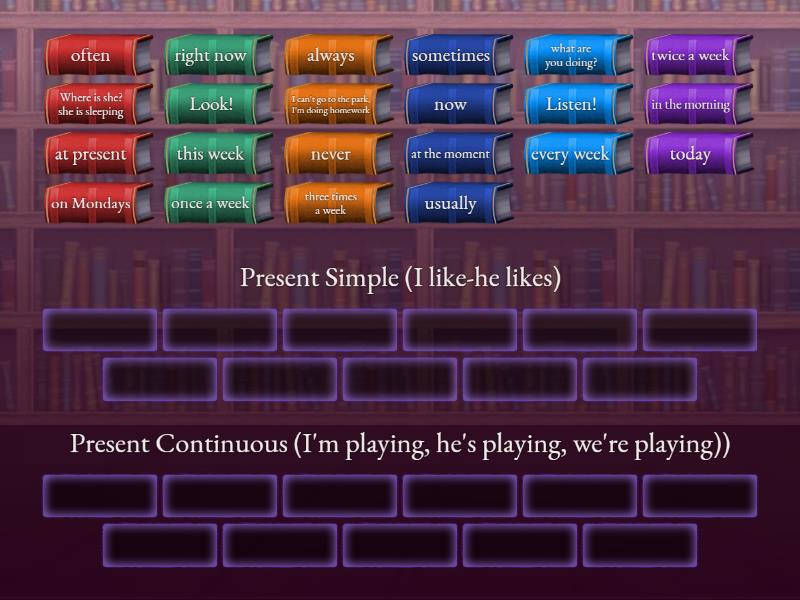
Task: Click the 'I'm doing homework' orange book
Action: (x=331, y=105)
